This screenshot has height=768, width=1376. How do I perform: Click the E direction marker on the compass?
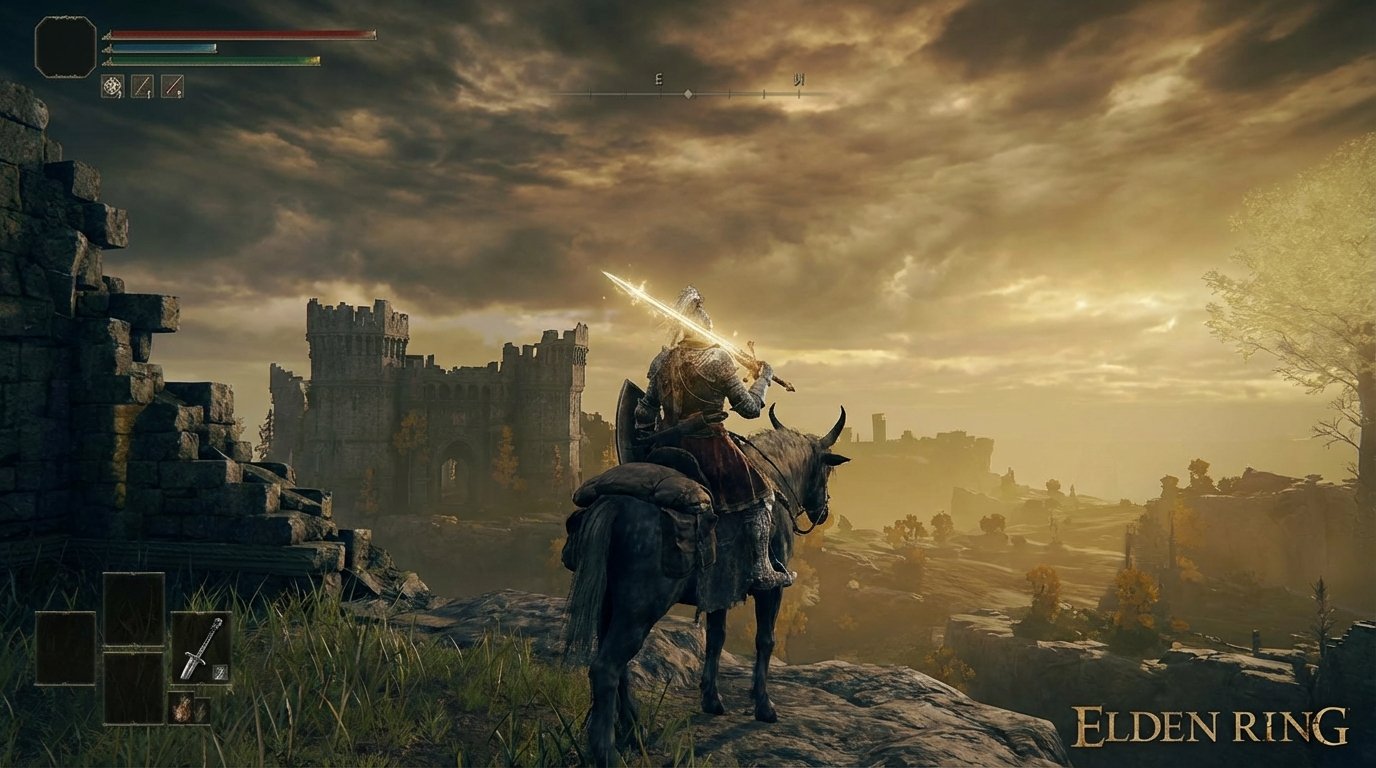pyautogui.click(x=658, y=78)
